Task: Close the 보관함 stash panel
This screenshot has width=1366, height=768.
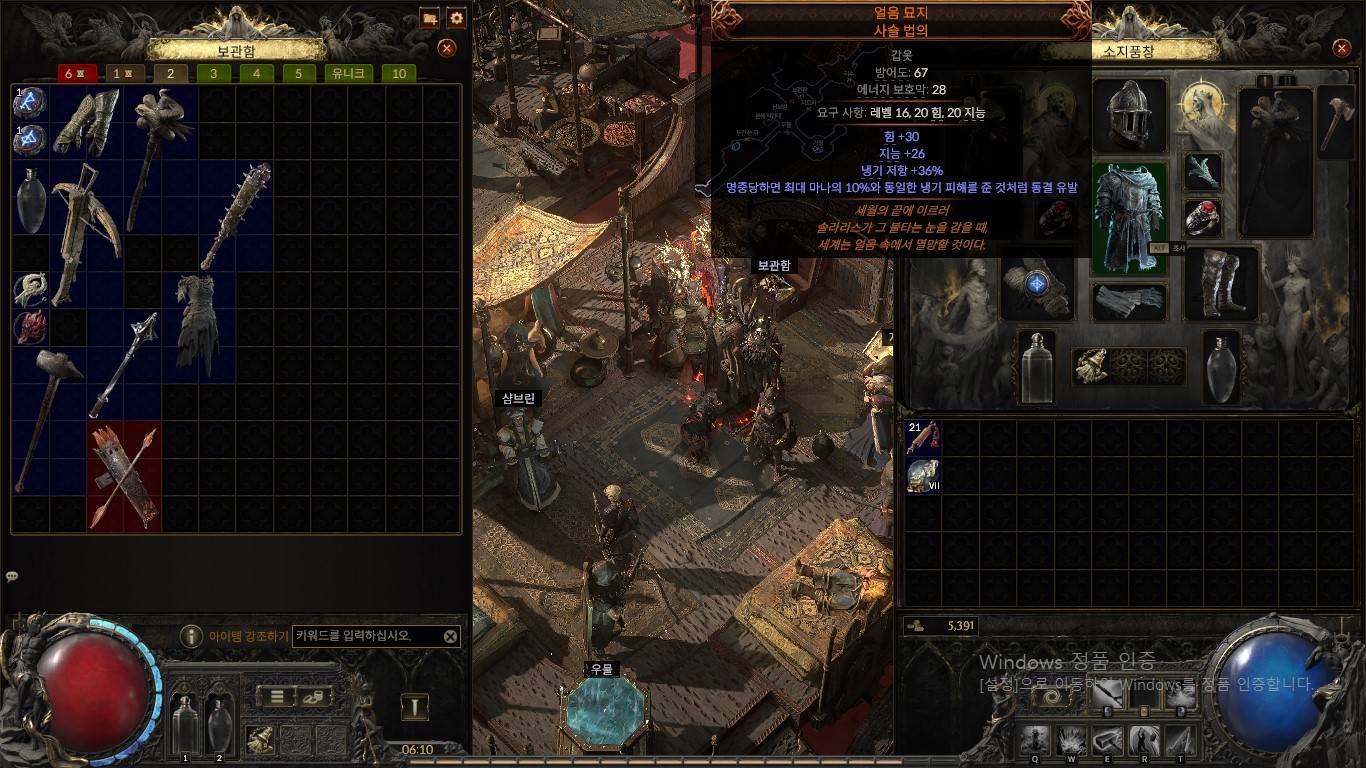Action: pos(447,47)
